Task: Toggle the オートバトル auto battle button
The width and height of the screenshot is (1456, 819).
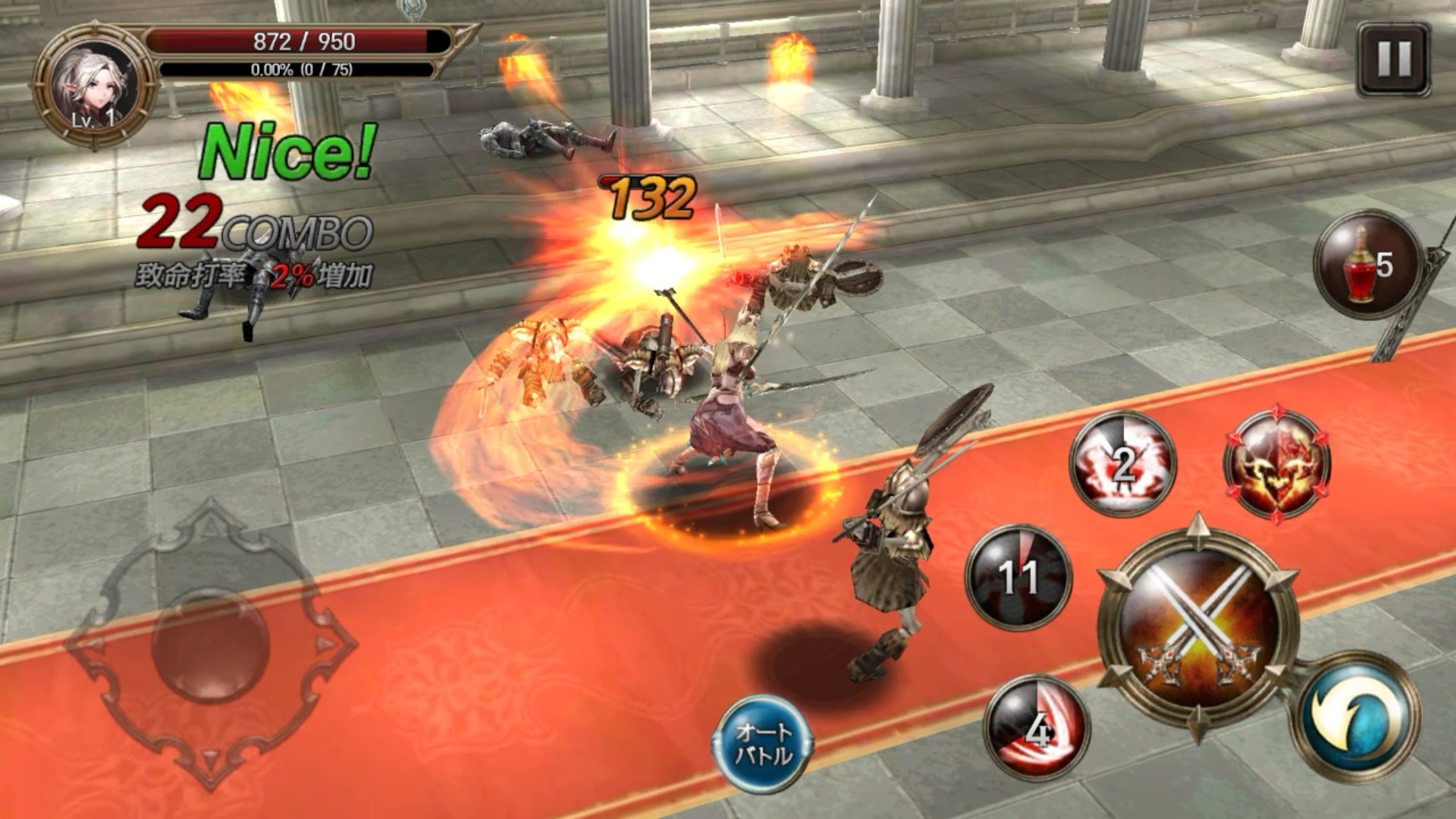Action: (763, 744)
